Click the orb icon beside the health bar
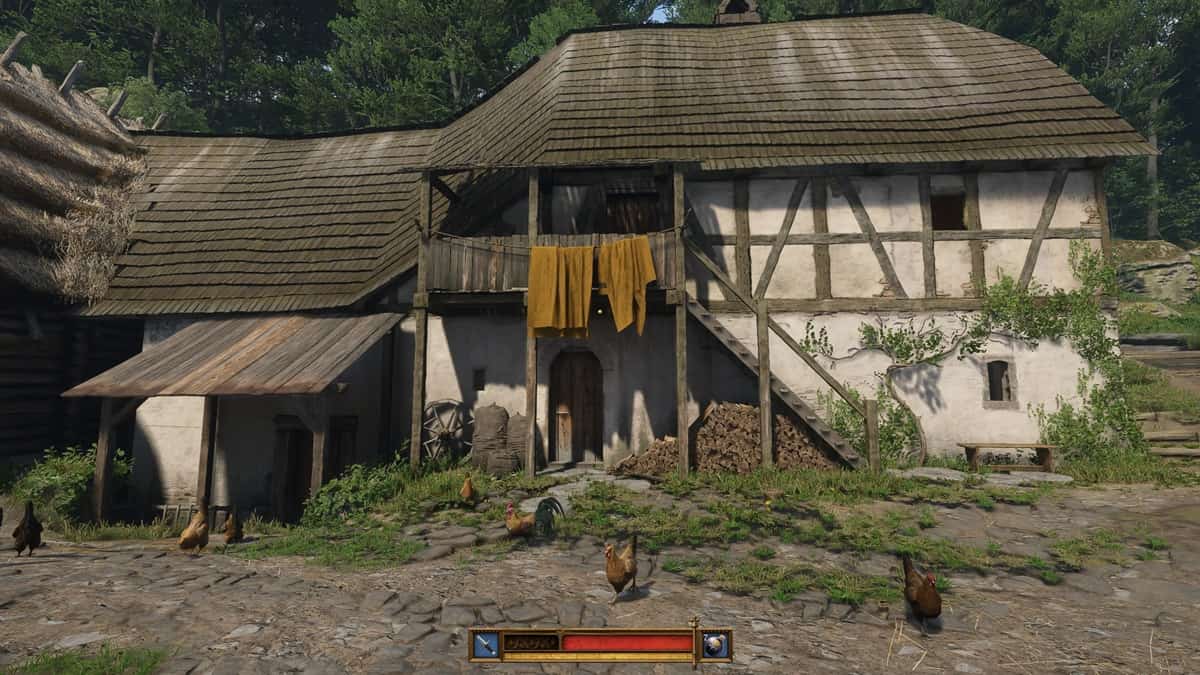Screen dimensions: 1200x675 pyautogui.click(x=715, y=645)
